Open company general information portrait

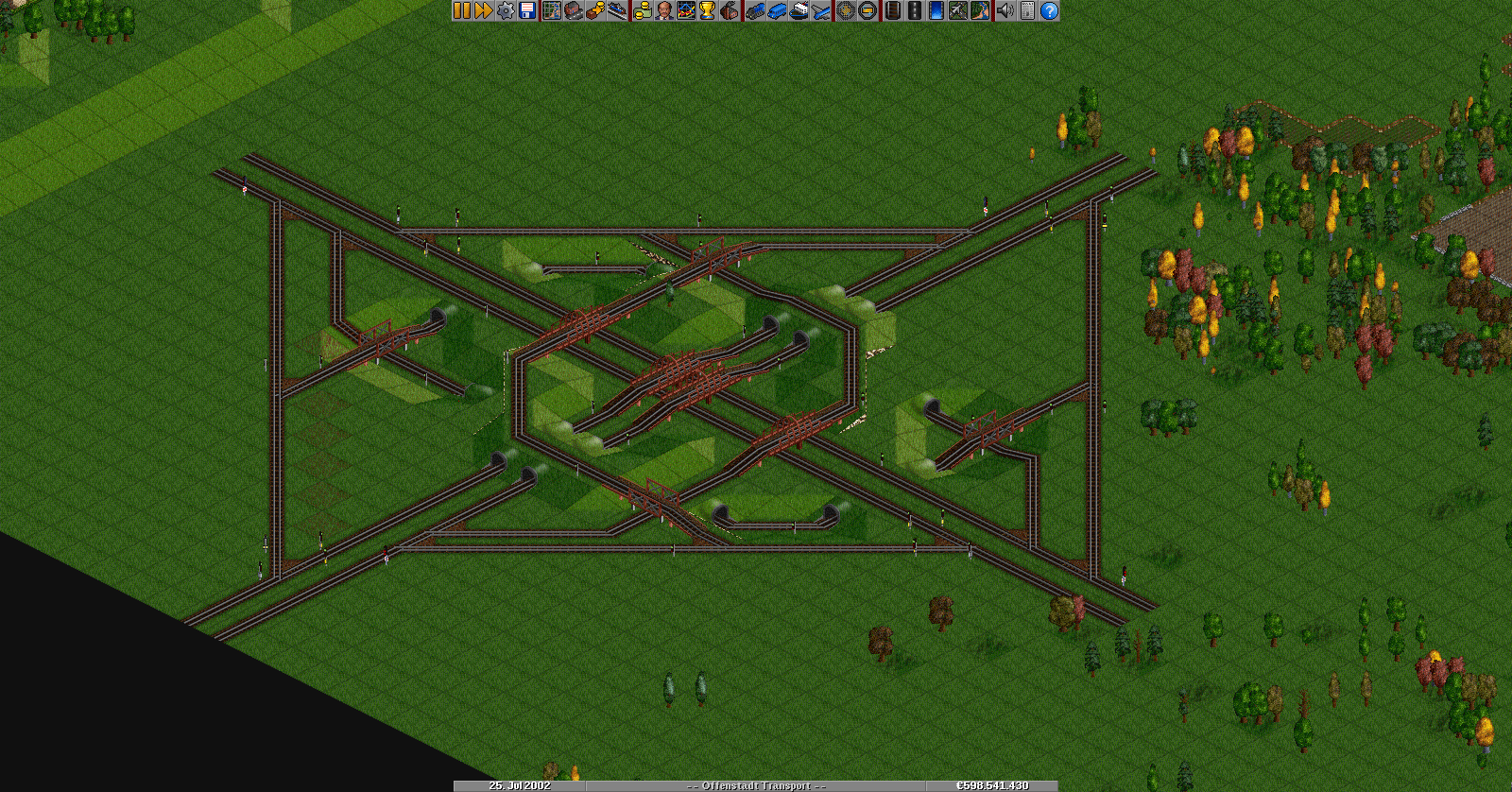[x=663, y=10]
